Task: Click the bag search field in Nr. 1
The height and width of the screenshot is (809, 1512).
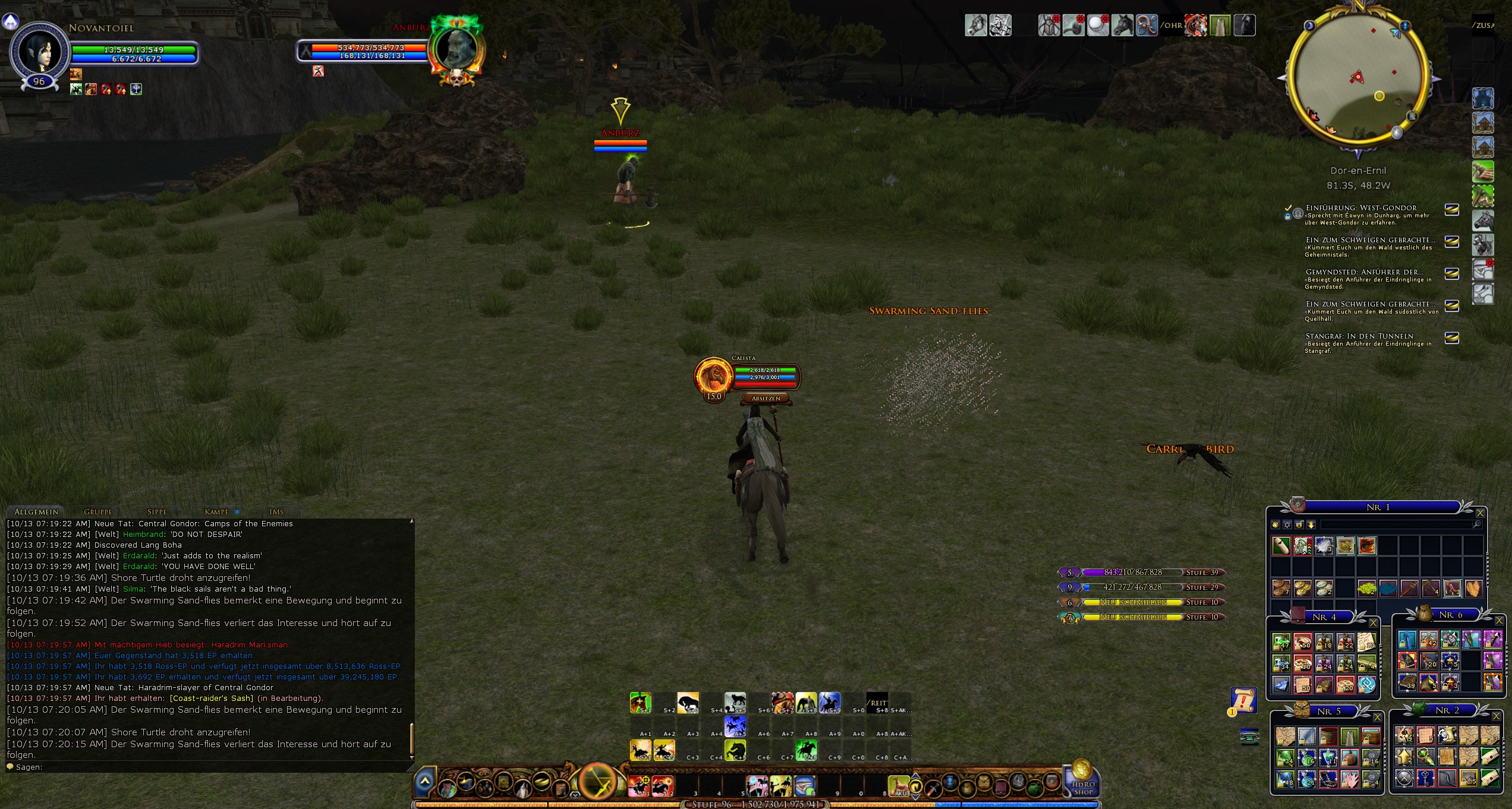Action: click(1397, 524)
